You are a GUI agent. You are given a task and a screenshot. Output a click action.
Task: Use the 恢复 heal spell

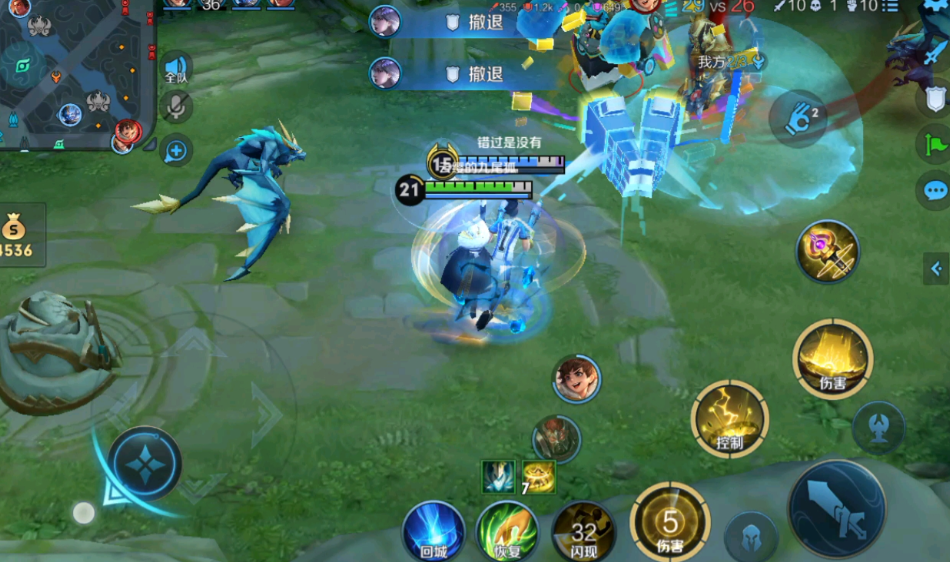click(507, 532)
